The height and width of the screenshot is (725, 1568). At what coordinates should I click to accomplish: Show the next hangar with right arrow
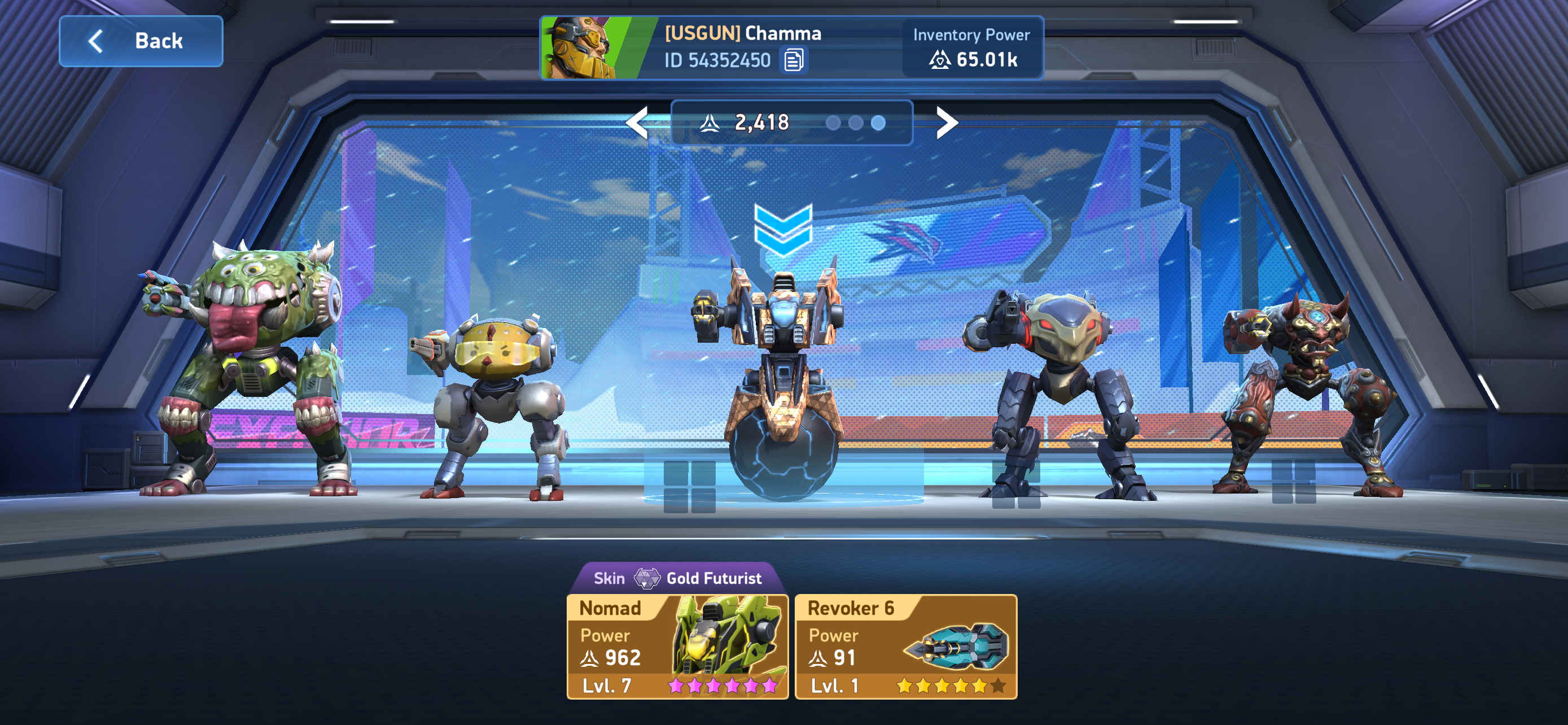pyautogui.click(x=946, y=123)
